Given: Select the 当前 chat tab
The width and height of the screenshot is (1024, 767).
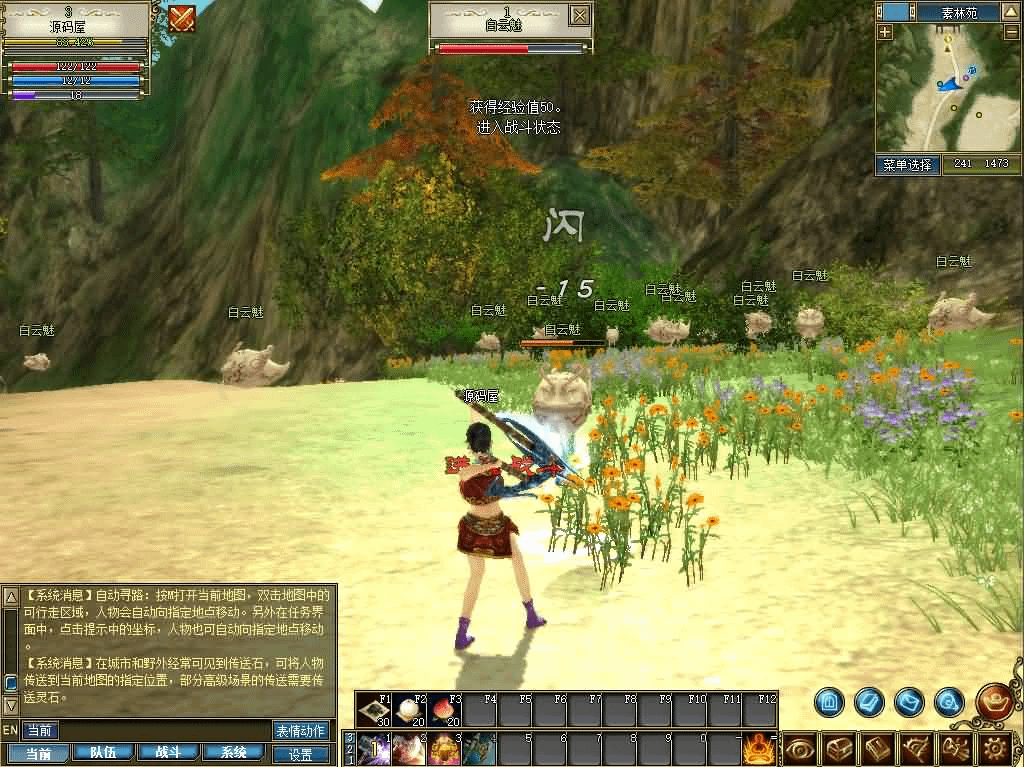Looking at the screenshot, I should pos(39,753).
